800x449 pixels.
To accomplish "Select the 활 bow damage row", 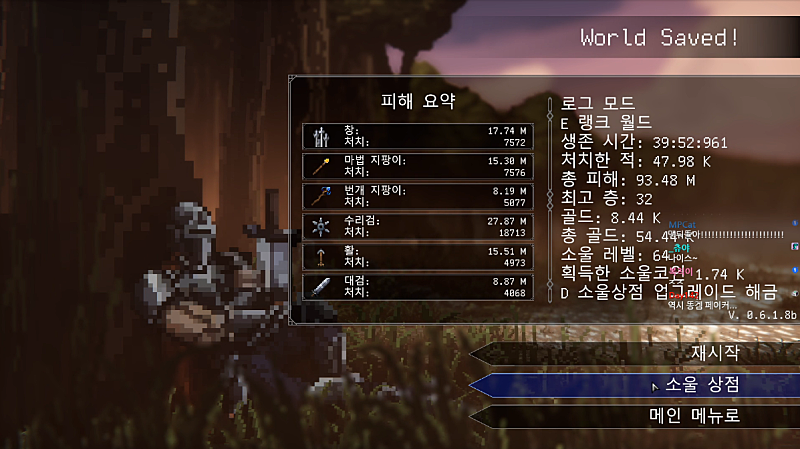I will pyautogui.click(x=417, y=257).
